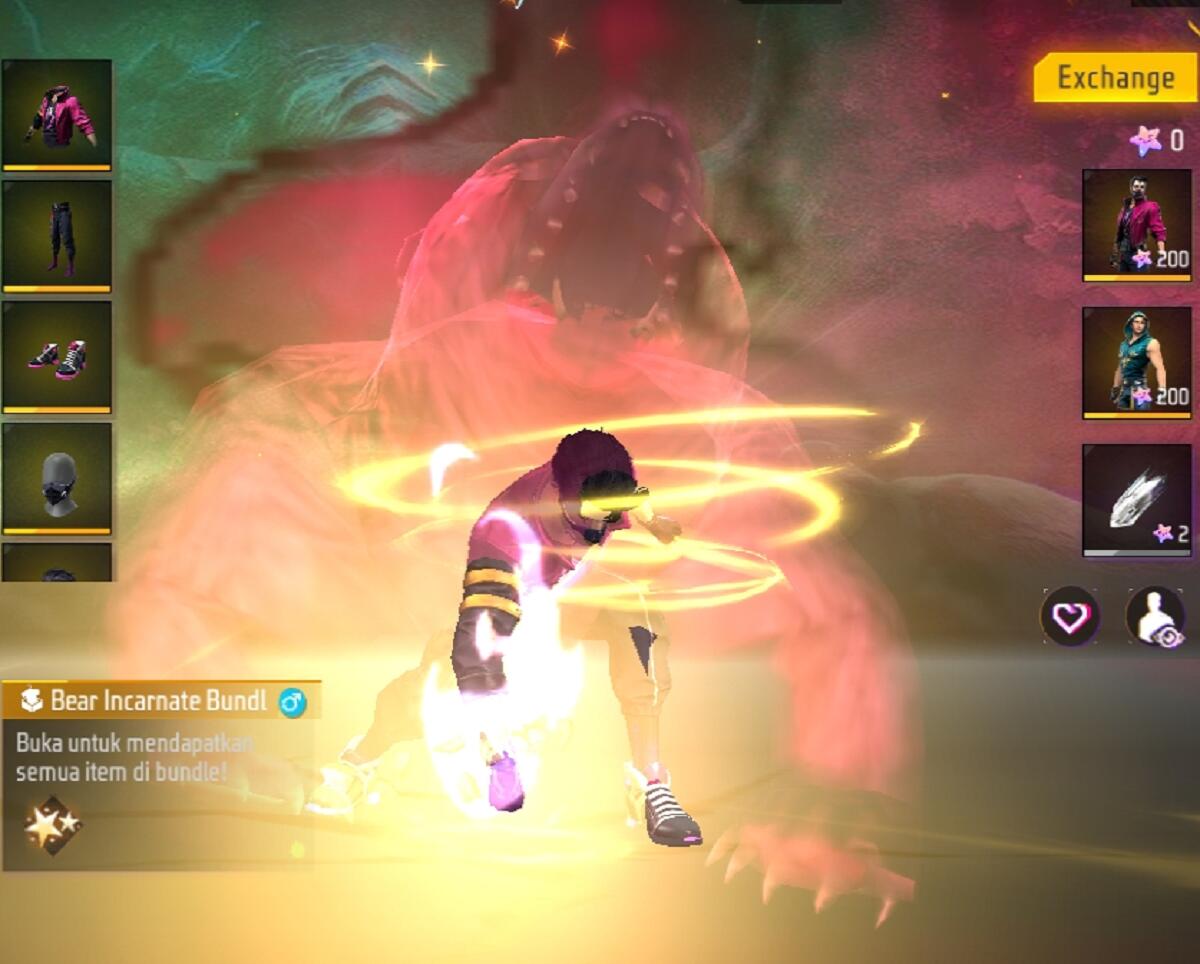Pick the green hooded bundle for 200
1200x964 pixels.
tap(1137, 362)
